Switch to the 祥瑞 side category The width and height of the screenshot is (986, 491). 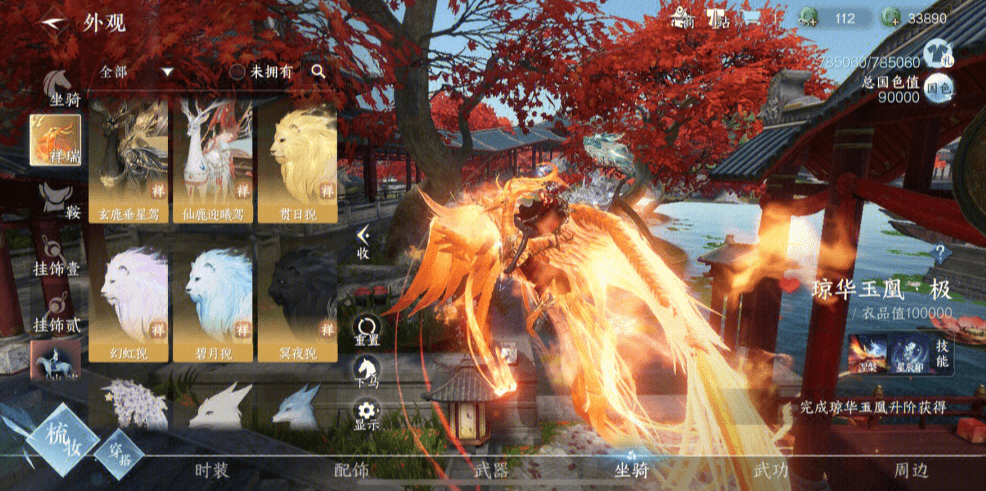pos(54,140)
